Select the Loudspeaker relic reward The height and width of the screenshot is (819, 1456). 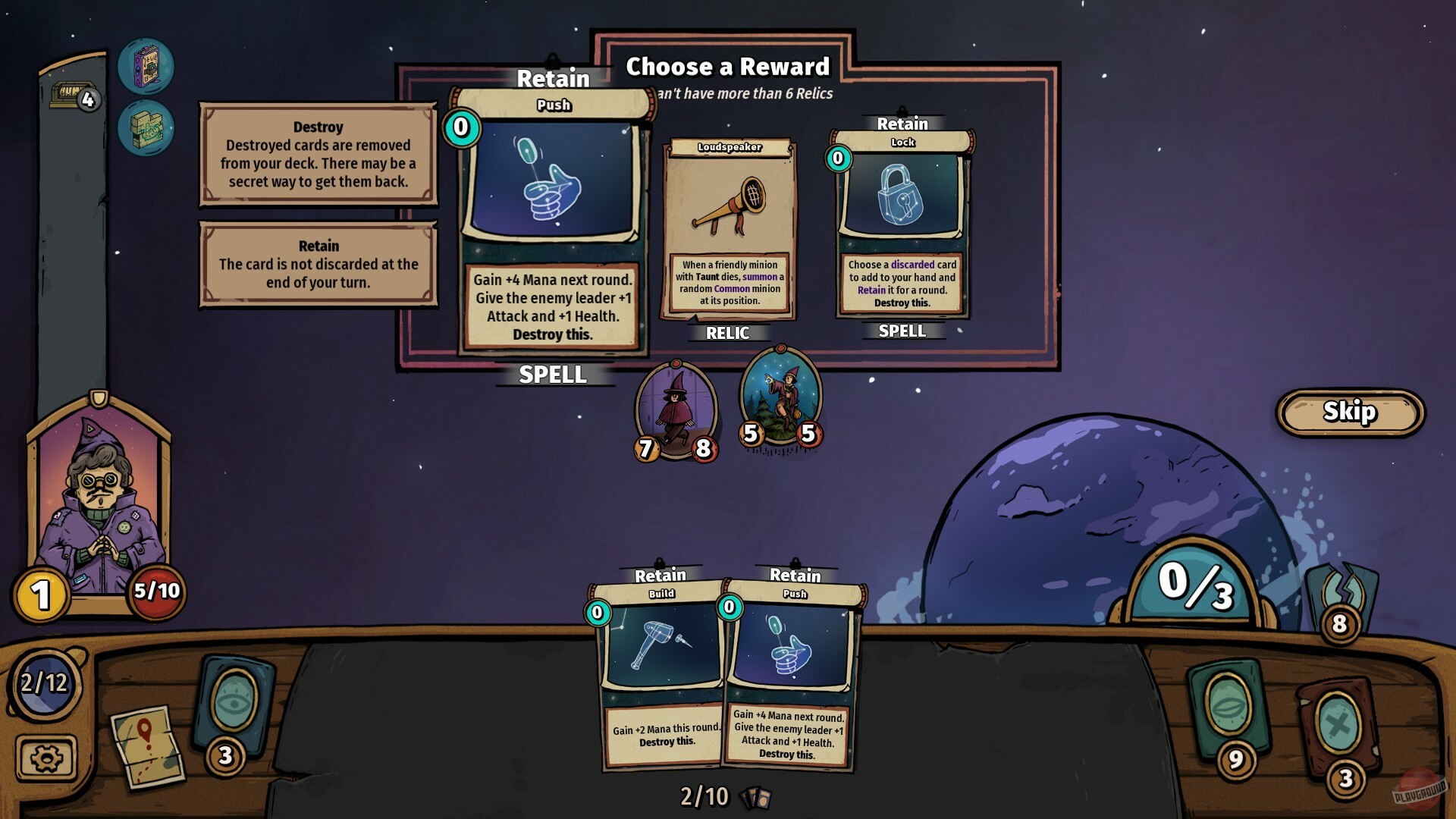[x=728, y=227]
